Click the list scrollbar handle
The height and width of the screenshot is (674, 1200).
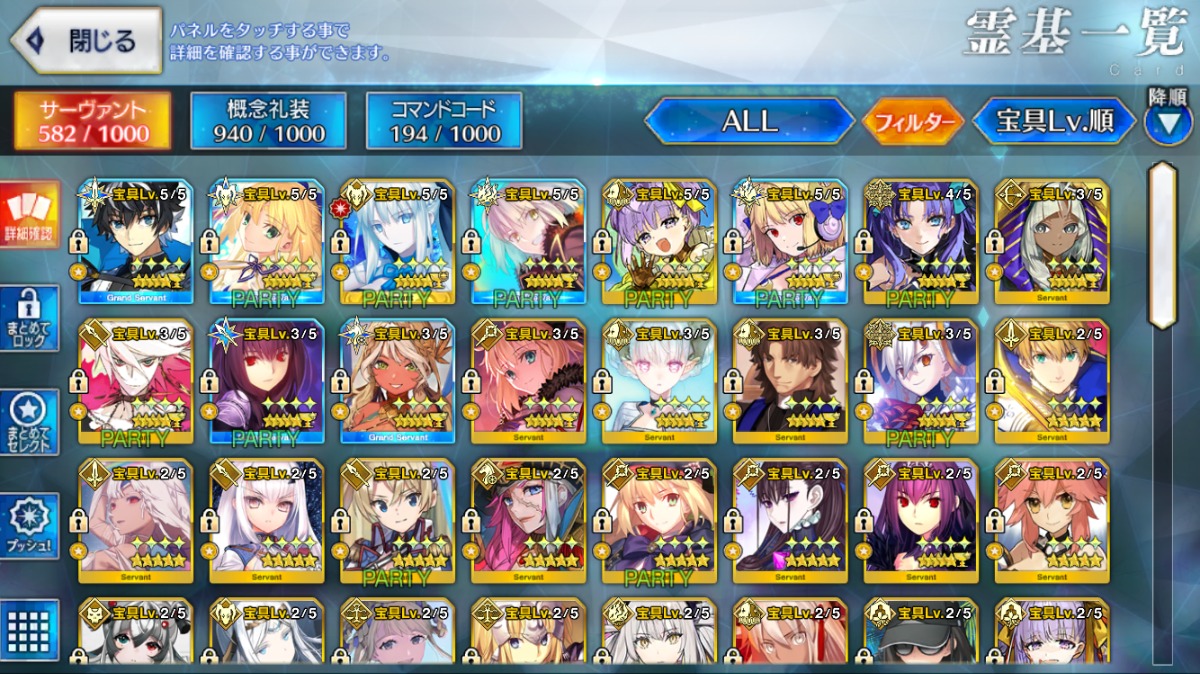1163,246
